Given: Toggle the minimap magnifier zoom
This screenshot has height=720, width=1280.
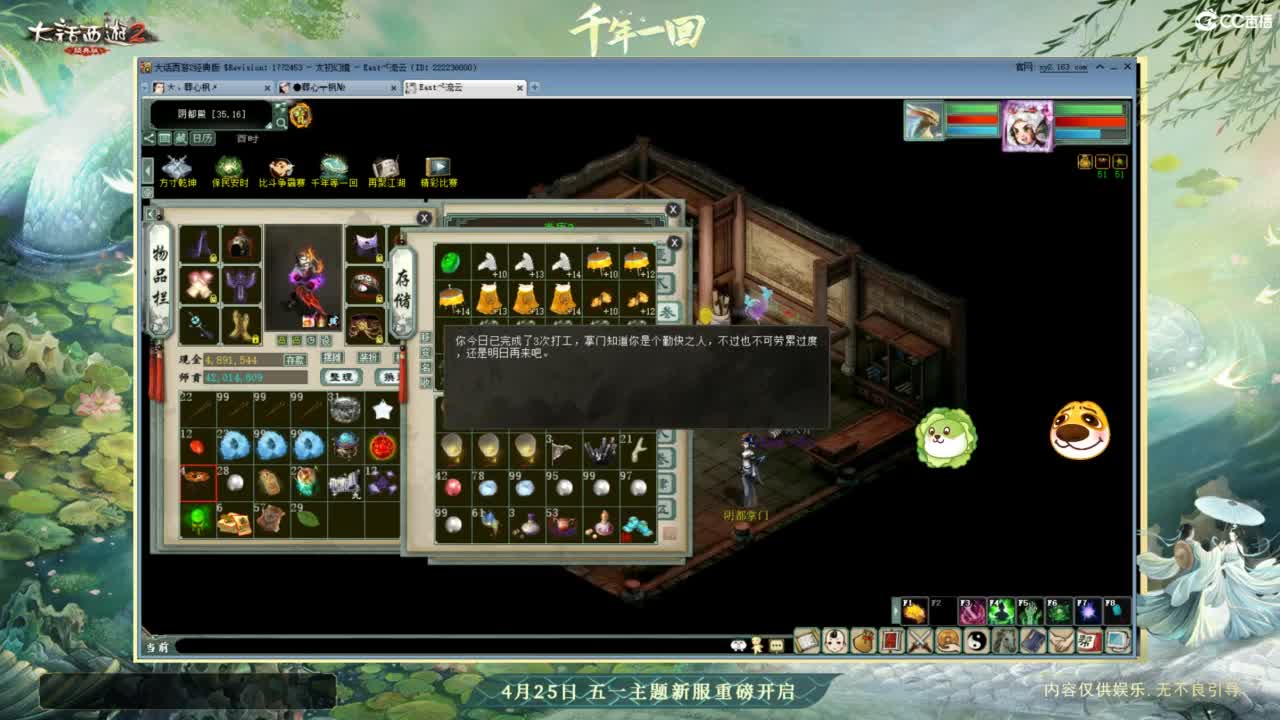Looking at the screenshot, I should pyautogui.click(x=282, y=123).
